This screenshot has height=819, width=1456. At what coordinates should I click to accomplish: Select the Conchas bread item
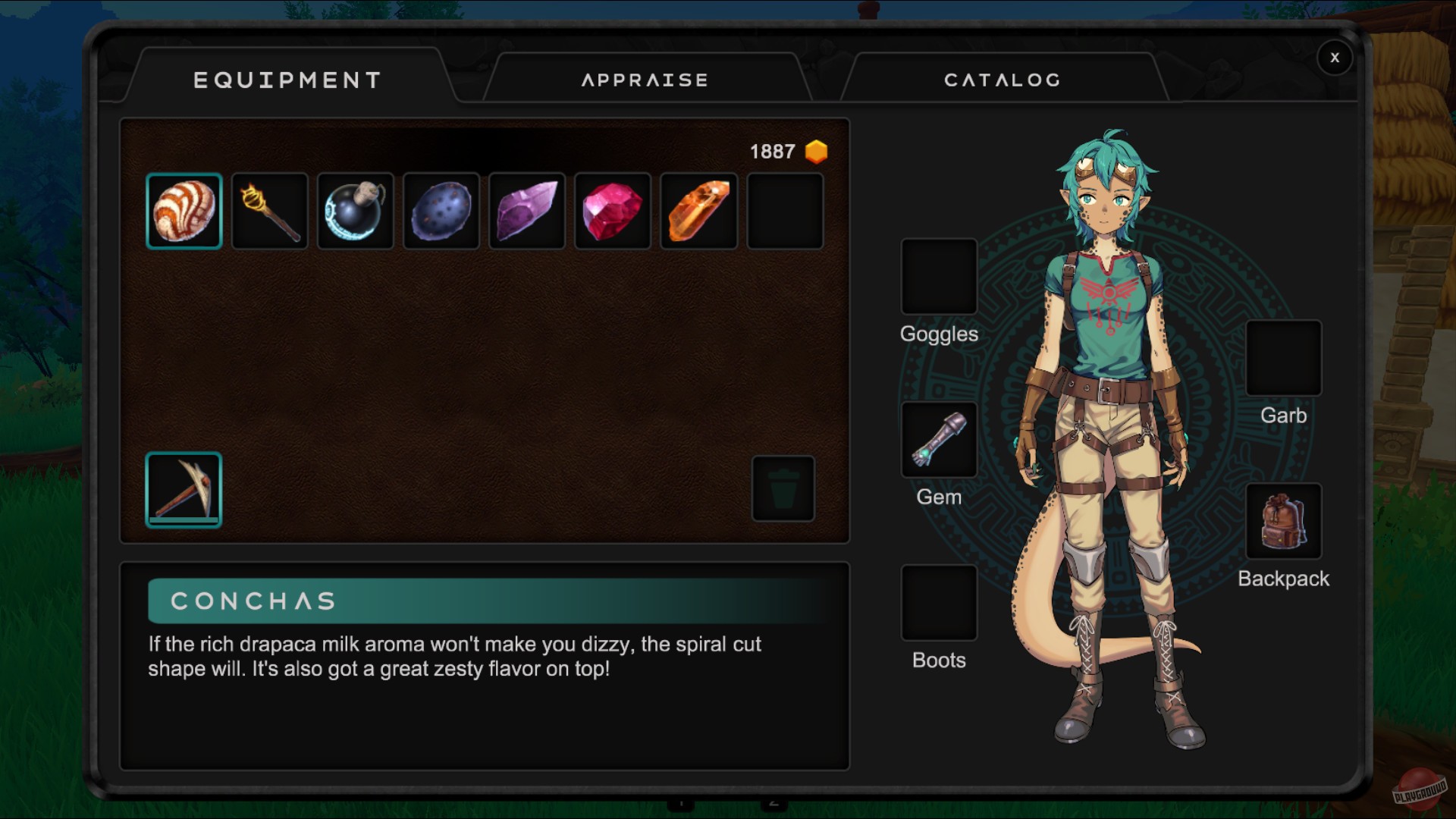click(184, 211)
